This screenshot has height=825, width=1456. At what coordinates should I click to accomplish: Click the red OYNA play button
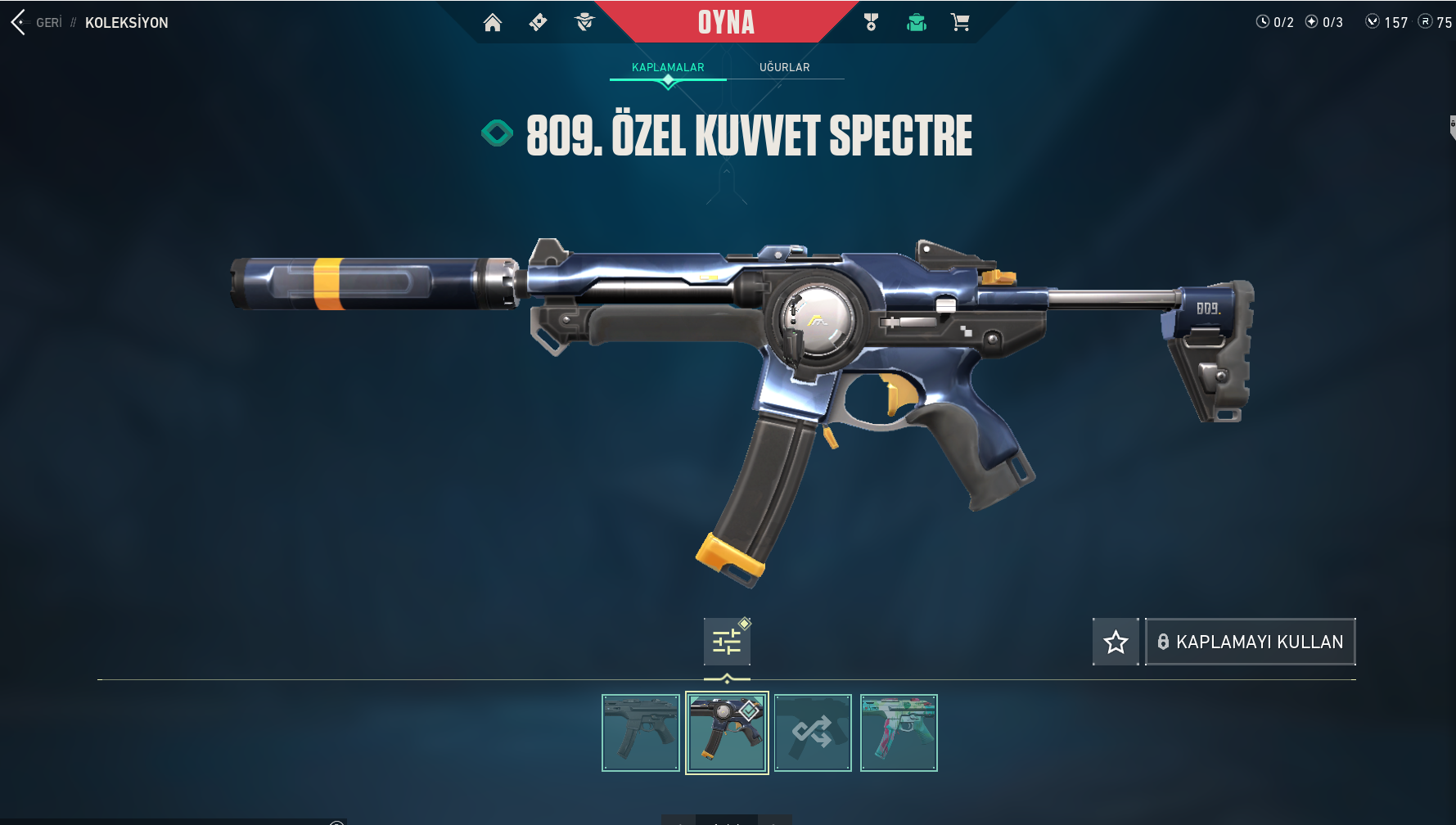pyautogui.click(x=726, y=22)
